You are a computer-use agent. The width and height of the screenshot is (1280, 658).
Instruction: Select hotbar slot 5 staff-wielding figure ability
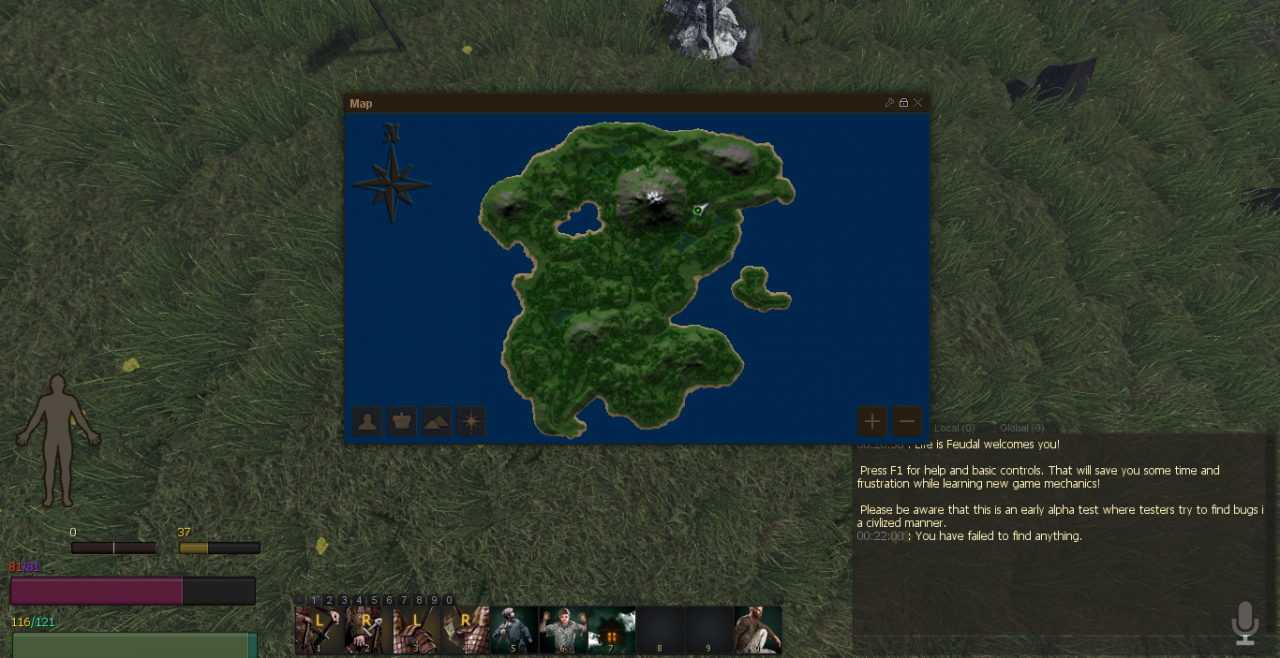pos(514,630)
